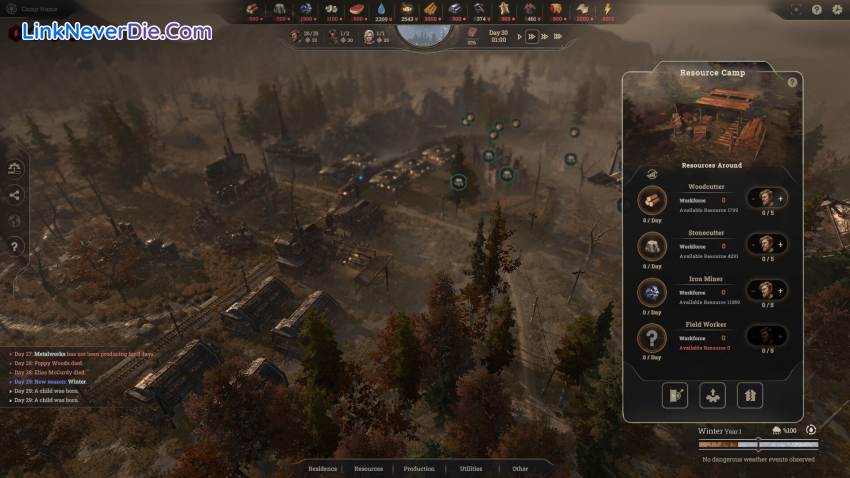Click the question mark on left sidebar
850x478 pixels.
(14, 245)
